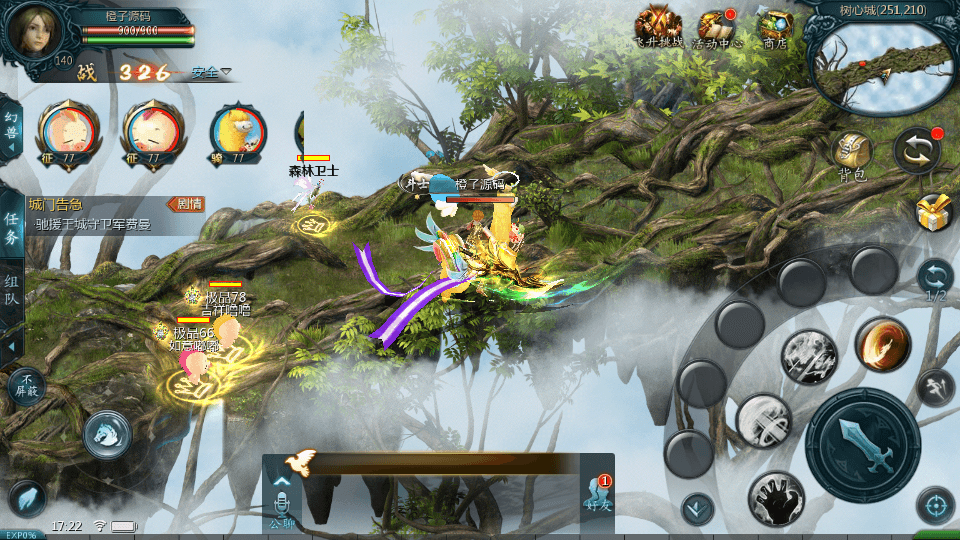The height and width of the screenshot is (540, 960).
Task: Open the 活动中心 activity center
Action: coord(716,27)
